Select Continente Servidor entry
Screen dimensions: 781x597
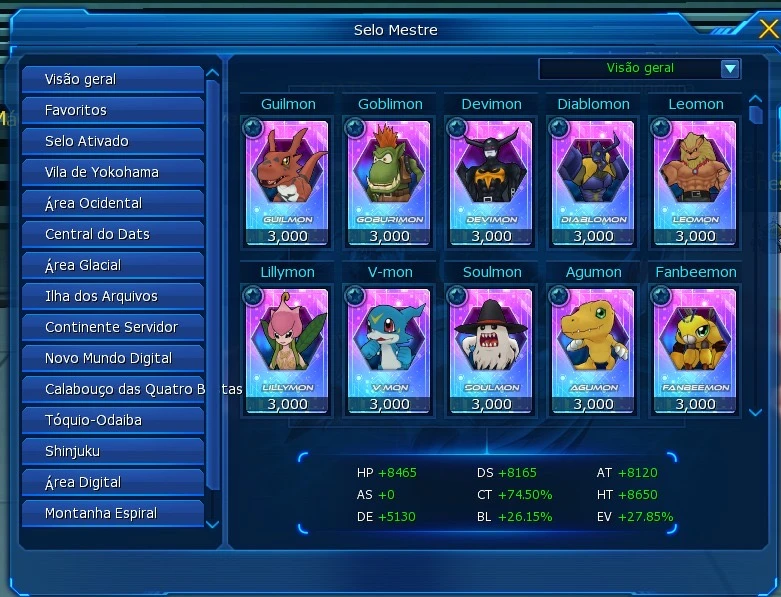[112, 327]
